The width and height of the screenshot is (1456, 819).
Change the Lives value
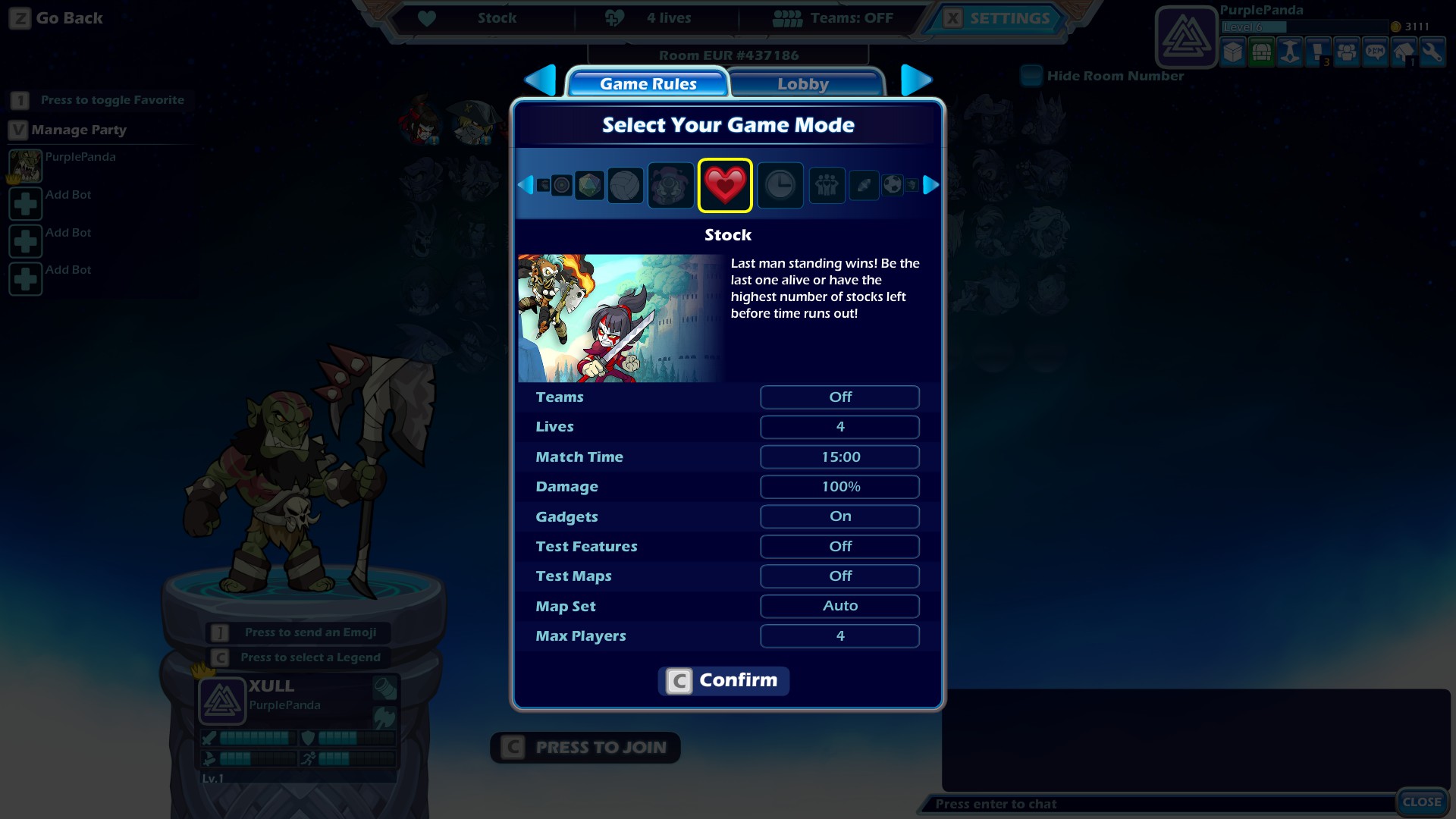[x=839, y=427]
